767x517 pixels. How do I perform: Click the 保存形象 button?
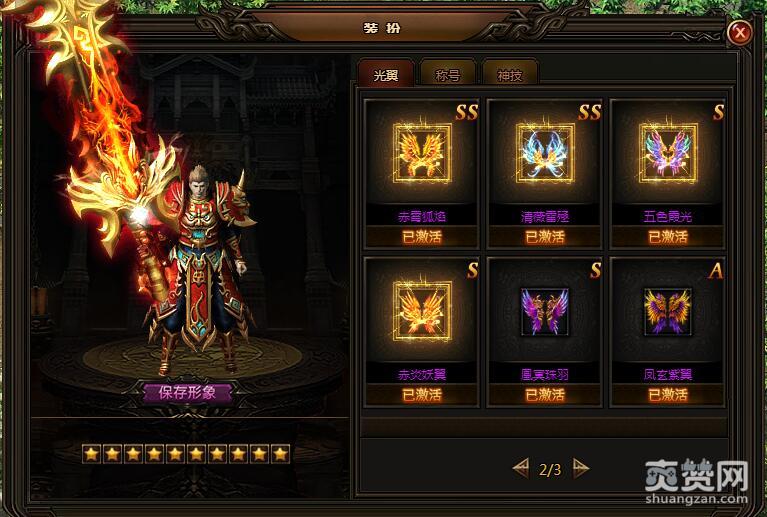click(187, 392)
